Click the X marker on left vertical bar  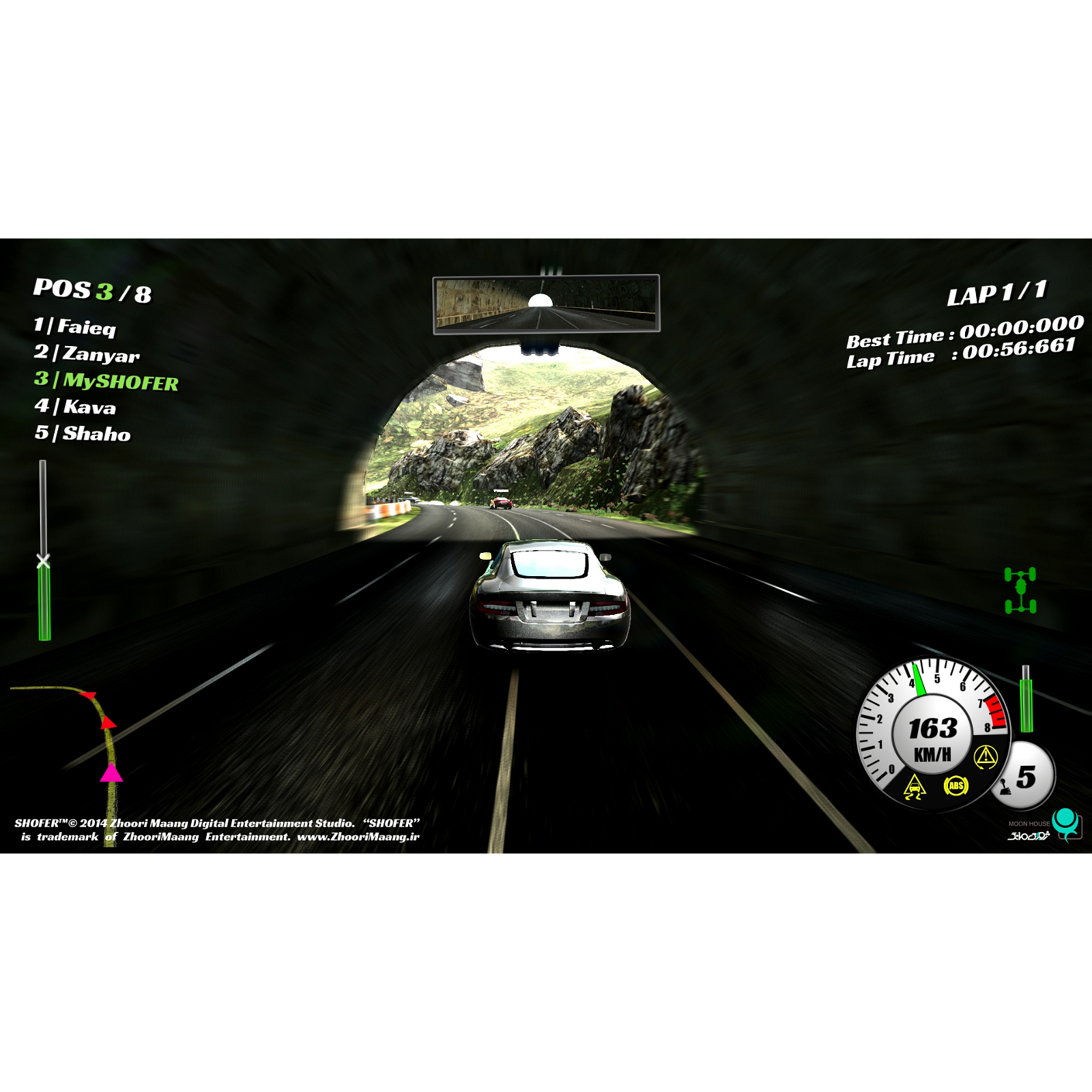(x=44, y=558)
